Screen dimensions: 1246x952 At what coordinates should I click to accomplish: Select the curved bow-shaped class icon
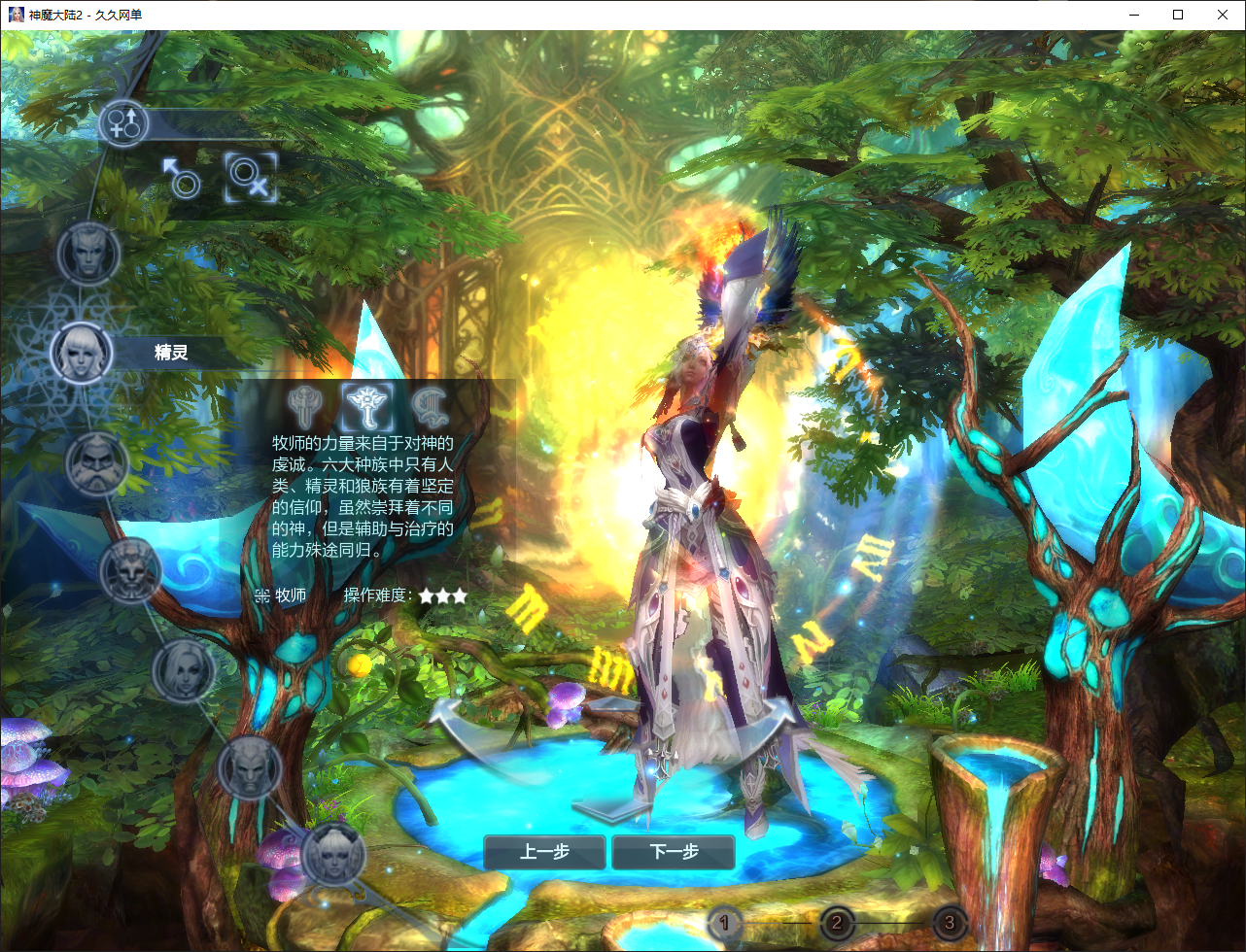pyautogui.click(x=428, y=404)
